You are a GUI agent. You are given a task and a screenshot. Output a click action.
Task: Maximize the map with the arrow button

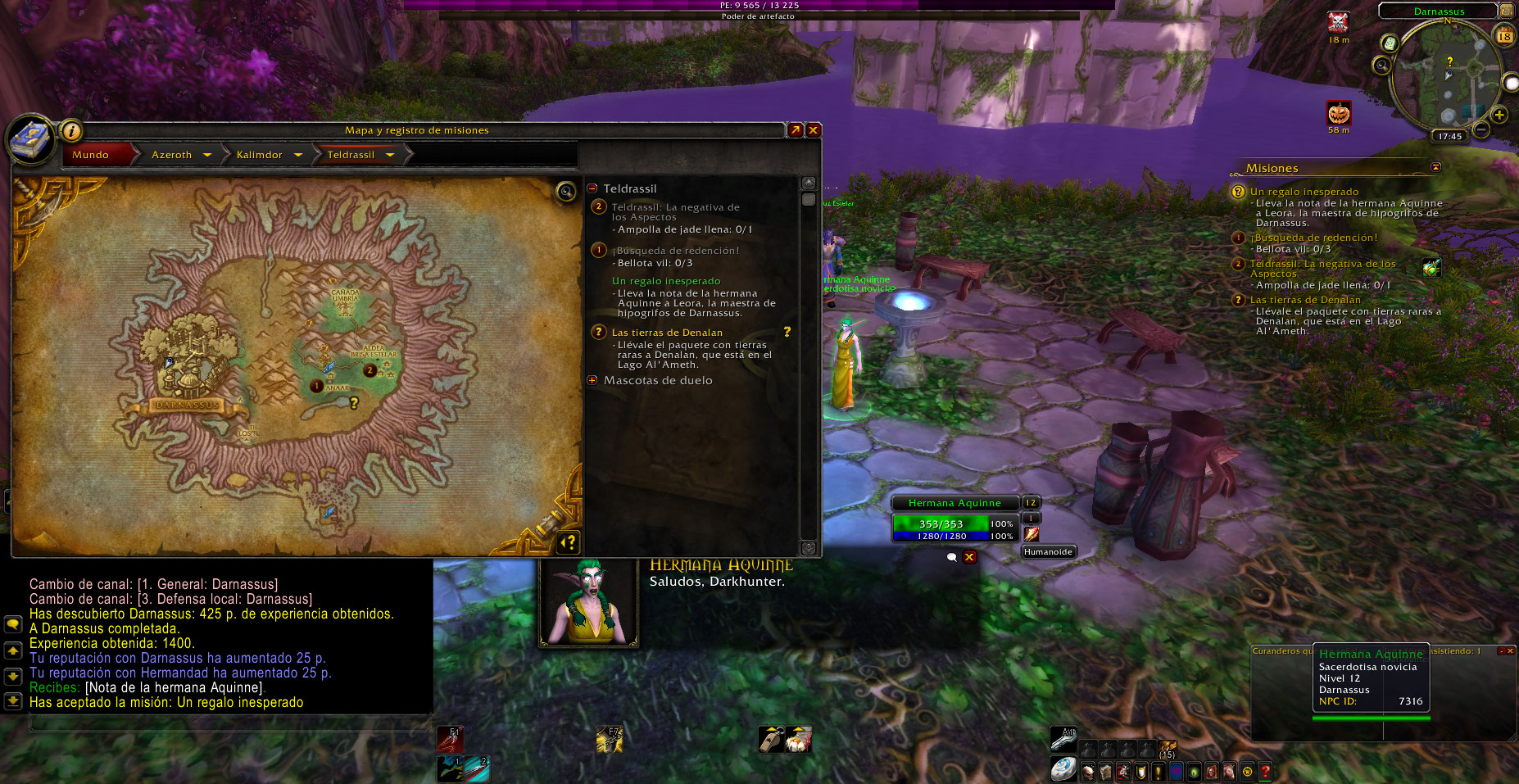tap(795, 130)
